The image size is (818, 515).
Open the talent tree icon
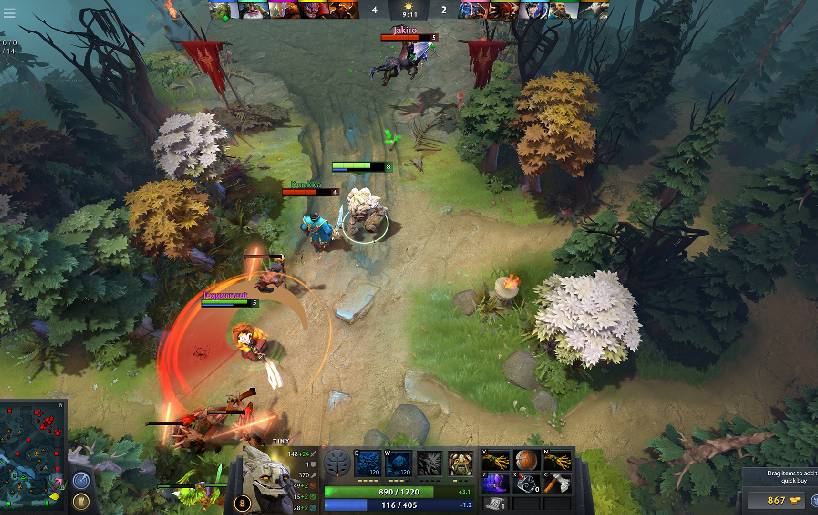(337, 463)
